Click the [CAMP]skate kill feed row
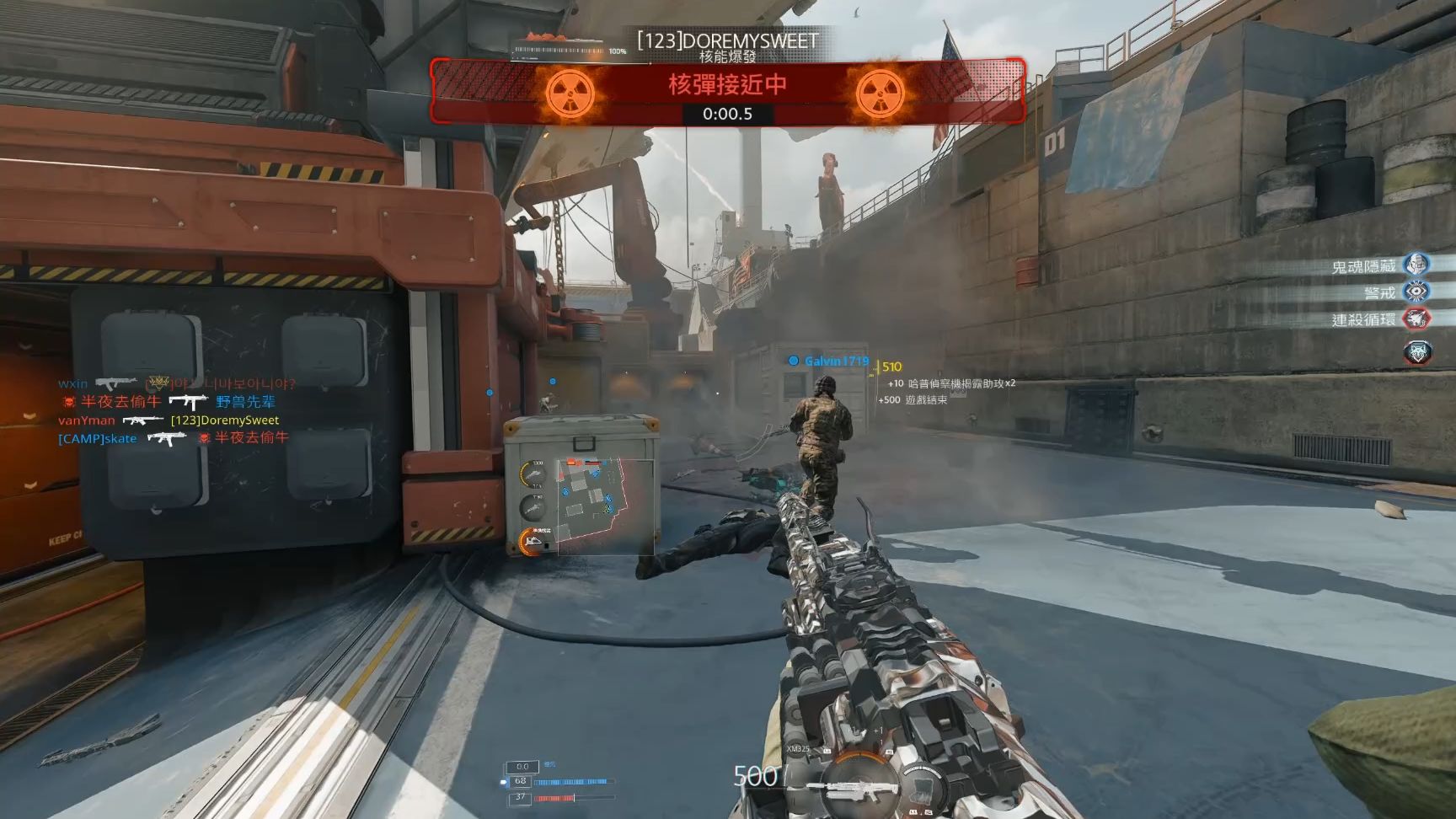Viewport: 1456px width, 819px height. 174,438
